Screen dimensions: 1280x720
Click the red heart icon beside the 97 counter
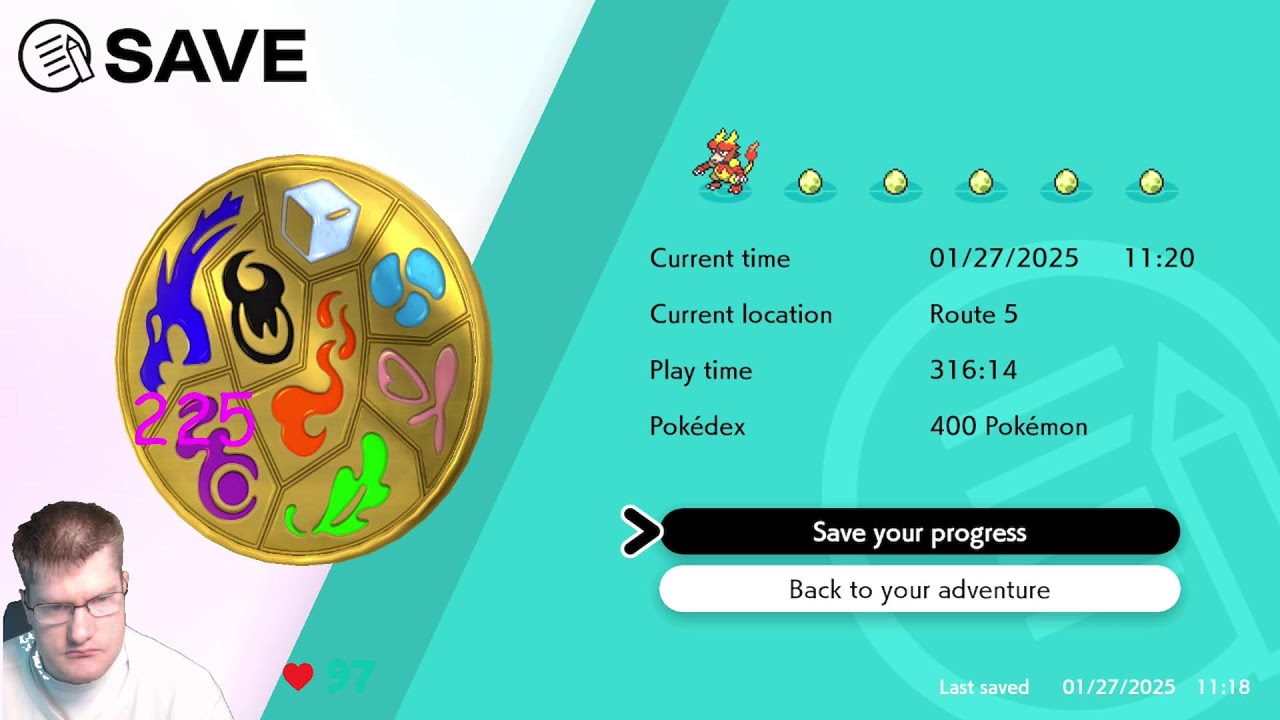click(x=298, y=676)
